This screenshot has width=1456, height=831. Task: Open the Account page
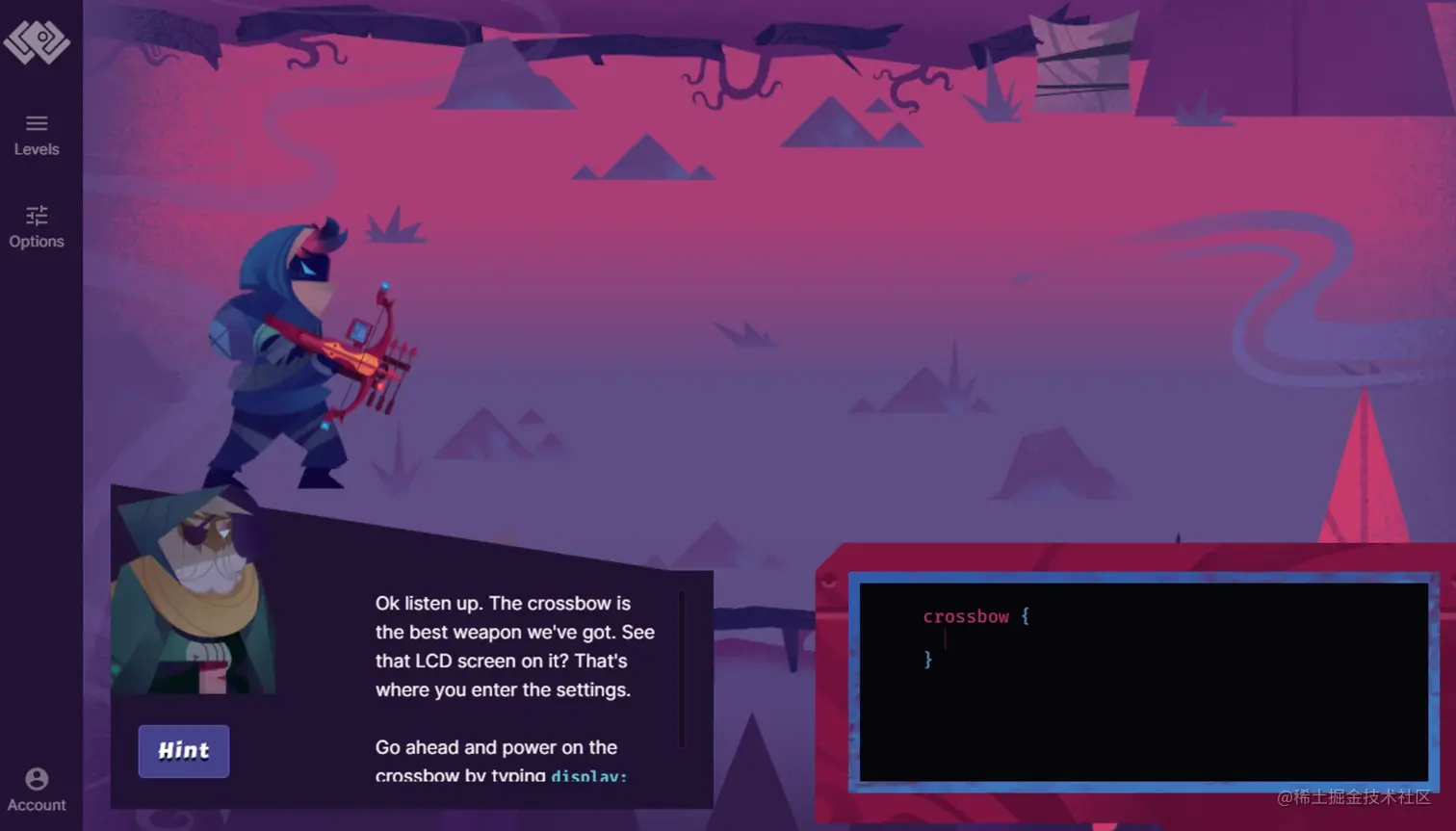[37, 789]
